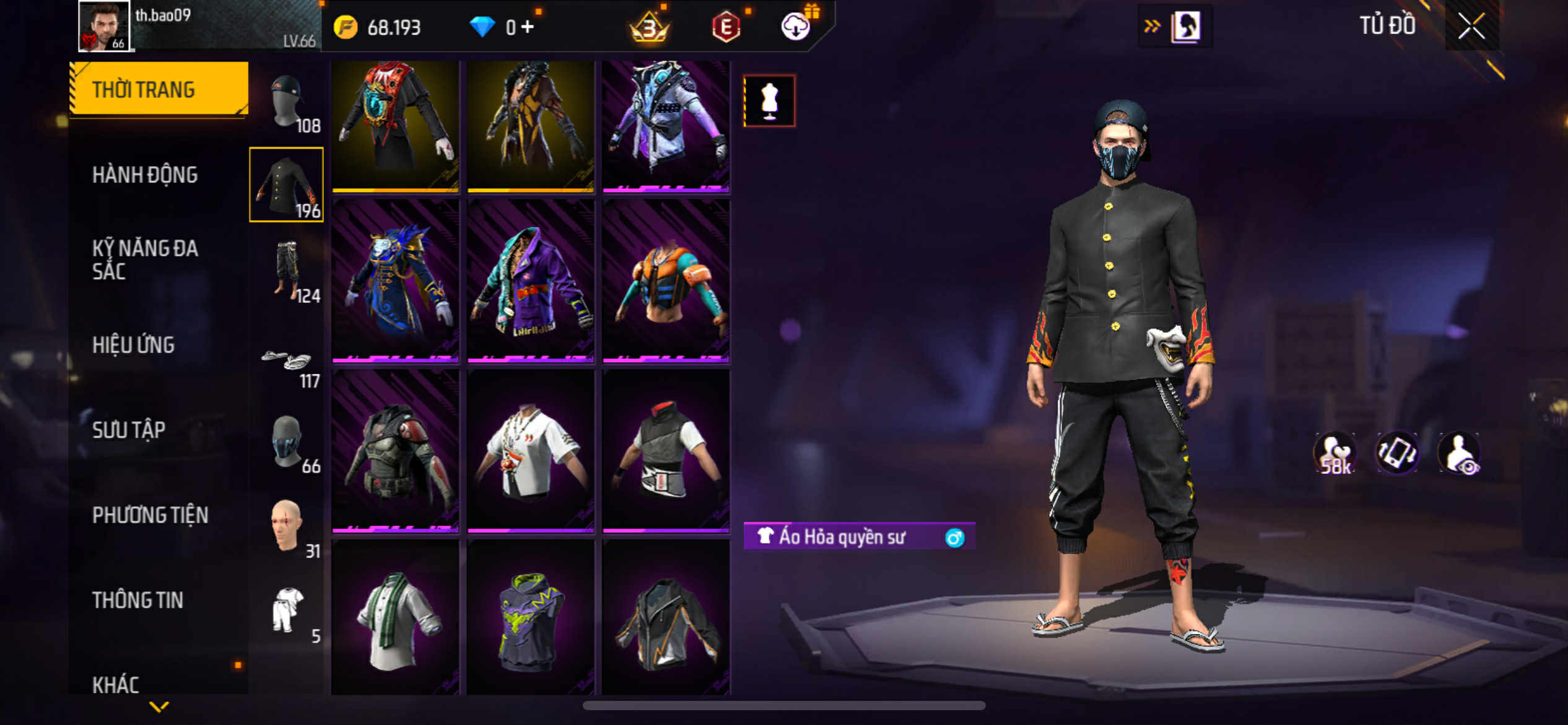The image size is (1568, 725).
Task: Go to the Phương Tiện tab
Action: (x=150, y=515)
